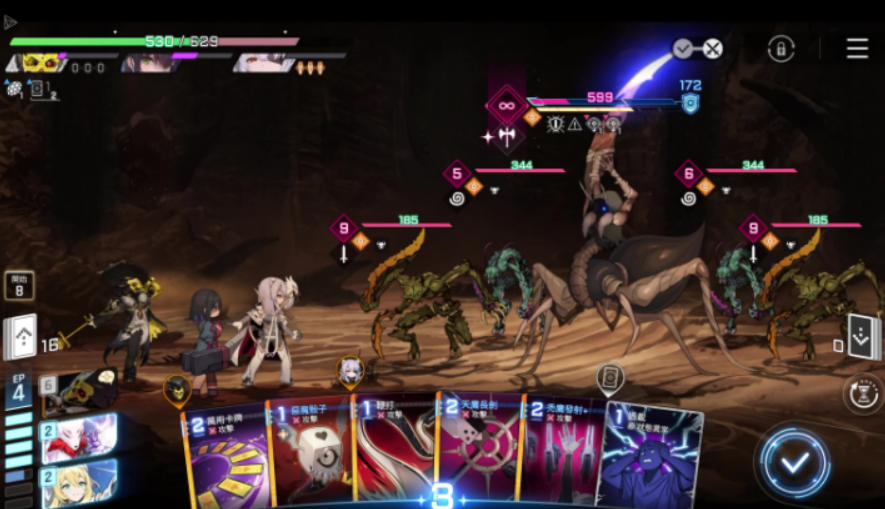Open the hamburger menu

tap(857, 48)
